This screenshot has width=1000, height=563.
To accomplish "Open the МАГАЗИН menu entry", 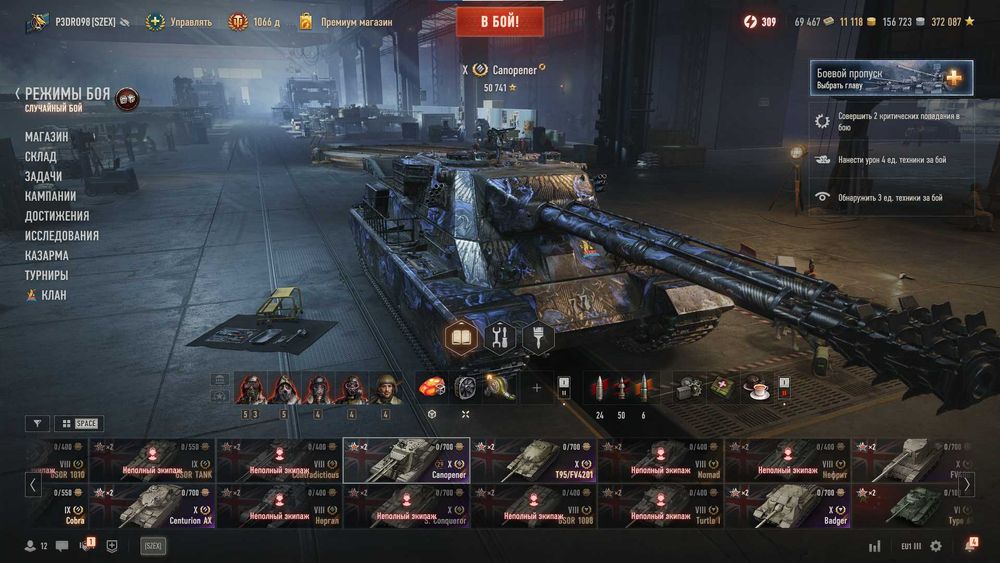I will (47, 136).
